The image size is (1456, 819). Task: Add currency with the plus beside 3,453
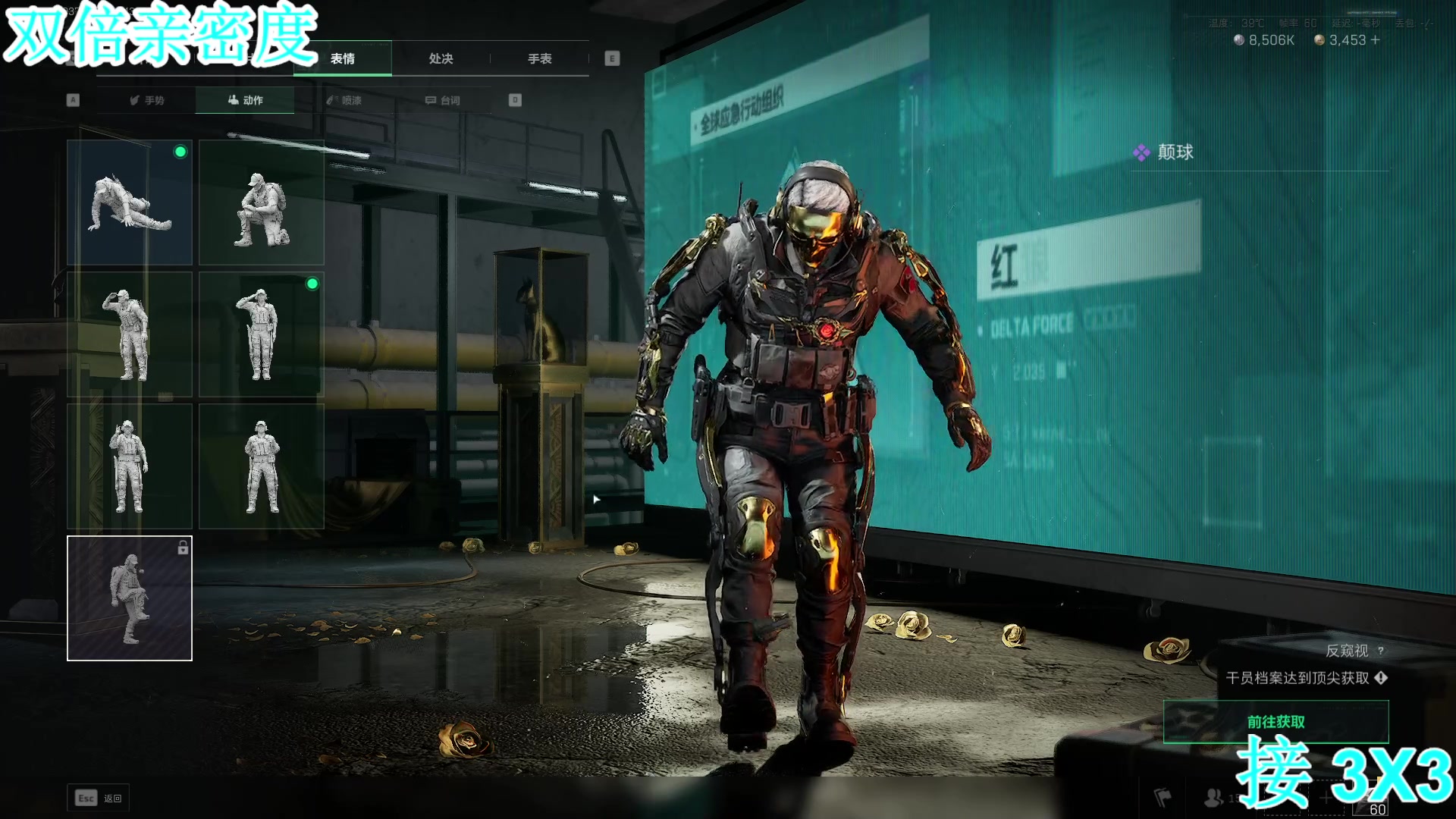tap(1375, 39)
